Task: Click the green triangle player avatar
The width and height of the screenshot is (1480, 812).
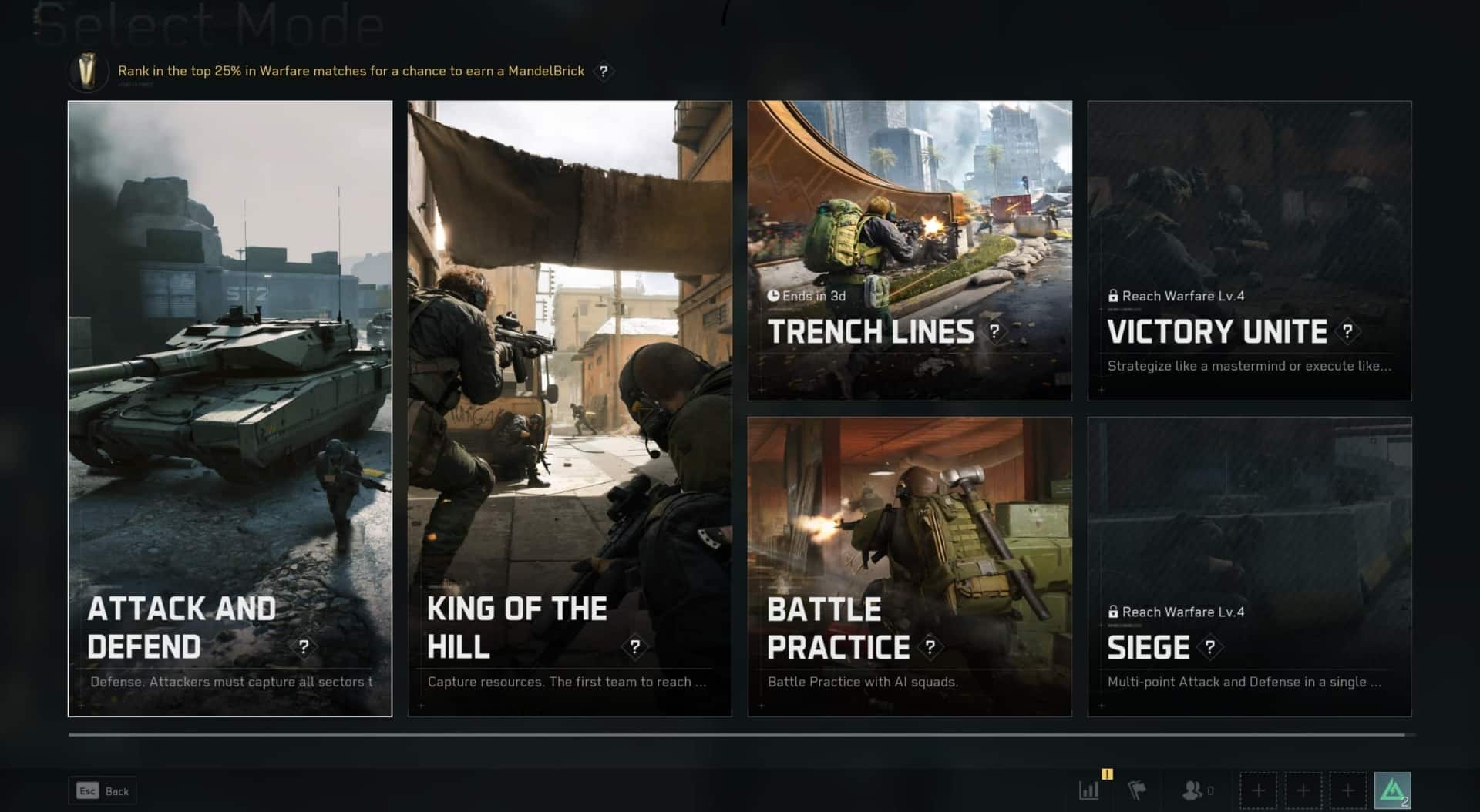Action: pyautogui.click(x=1392, y=790)
